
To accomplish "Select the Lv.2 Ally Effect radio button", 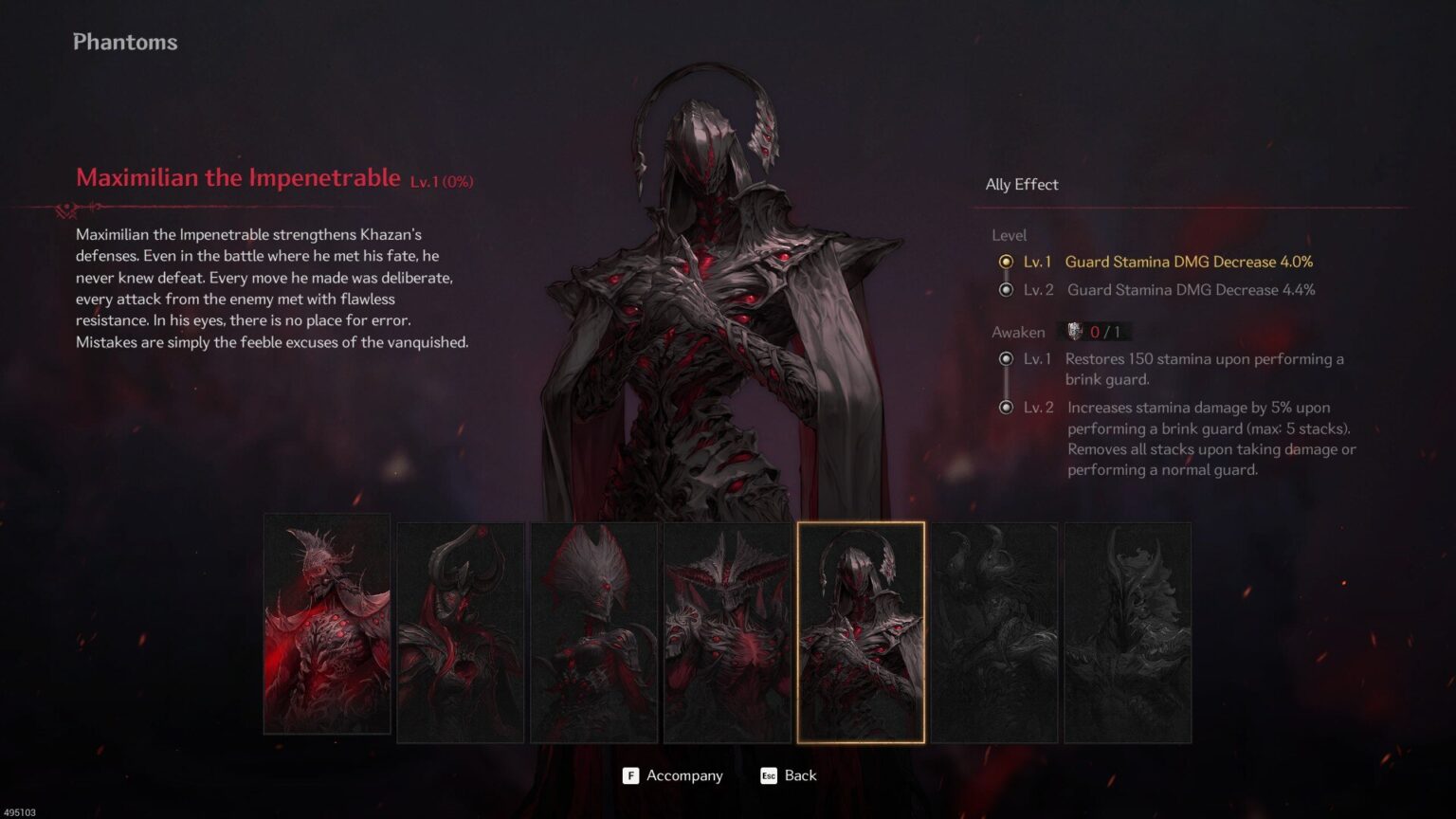I will [x=1005, y=290].
